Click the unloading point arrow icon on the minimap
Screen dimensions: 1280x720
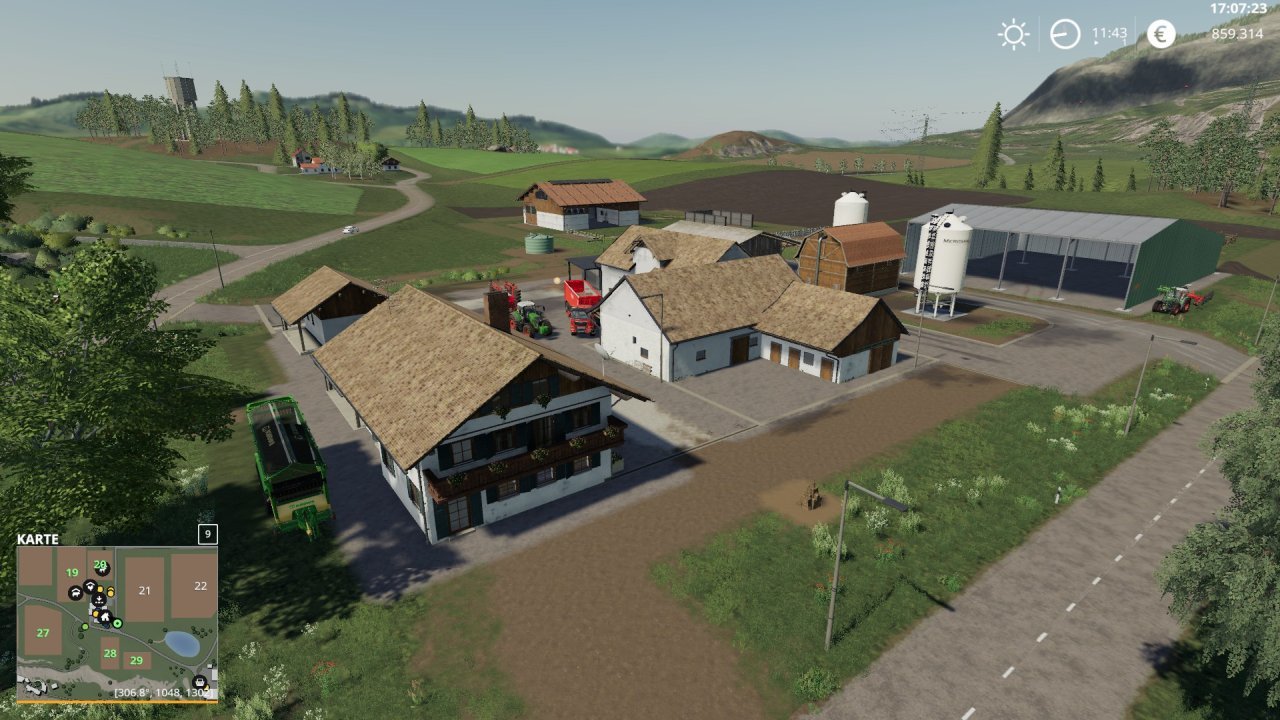coord(98,600)
